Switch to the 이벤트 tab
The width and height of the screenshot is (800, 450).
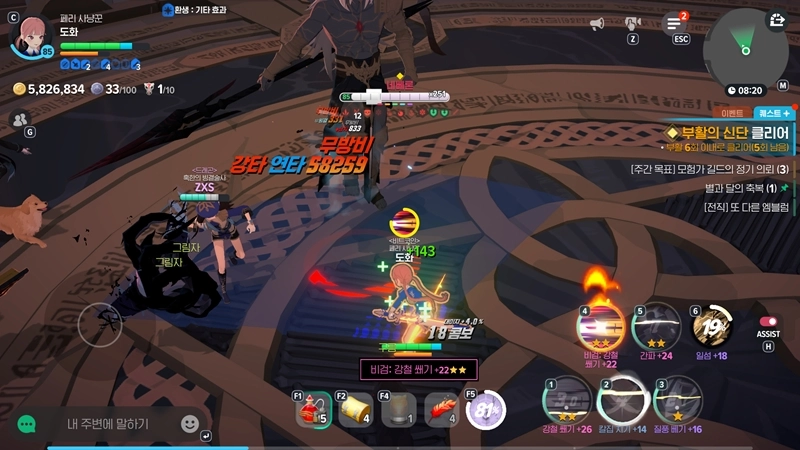[x=734, y=113]
